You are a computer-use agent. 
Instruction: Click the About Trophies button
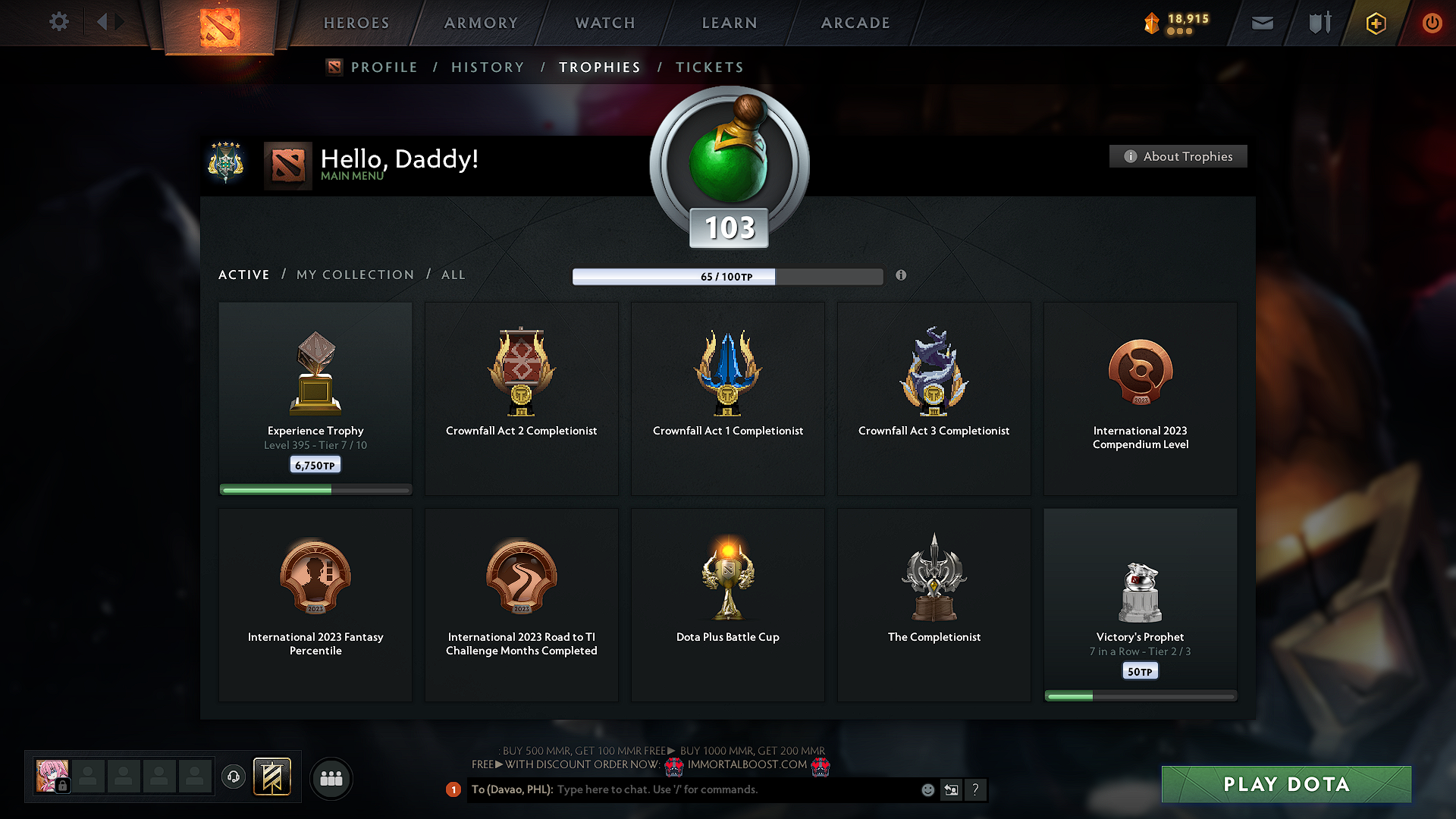1177,156
